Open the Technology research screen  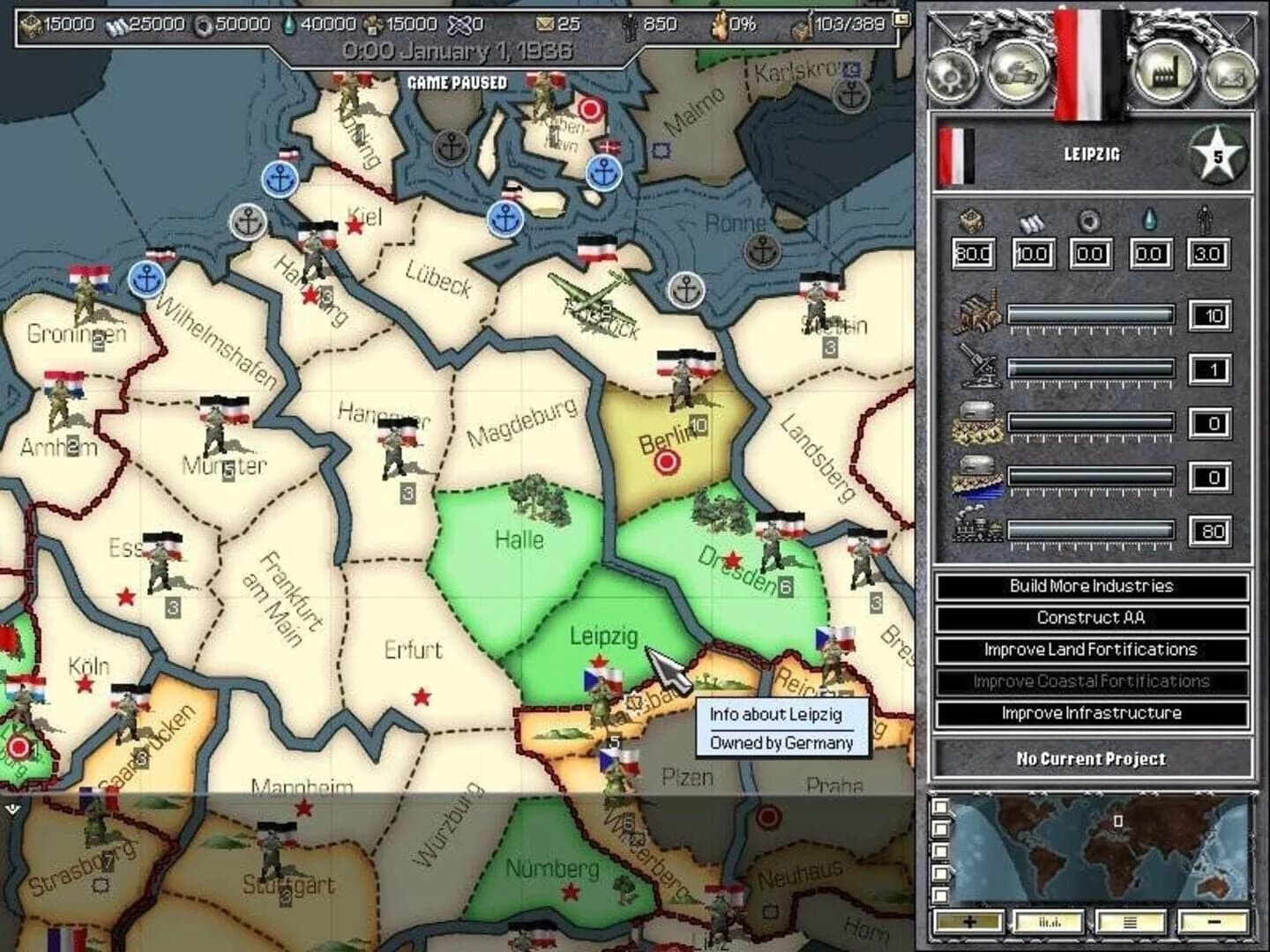951,75
